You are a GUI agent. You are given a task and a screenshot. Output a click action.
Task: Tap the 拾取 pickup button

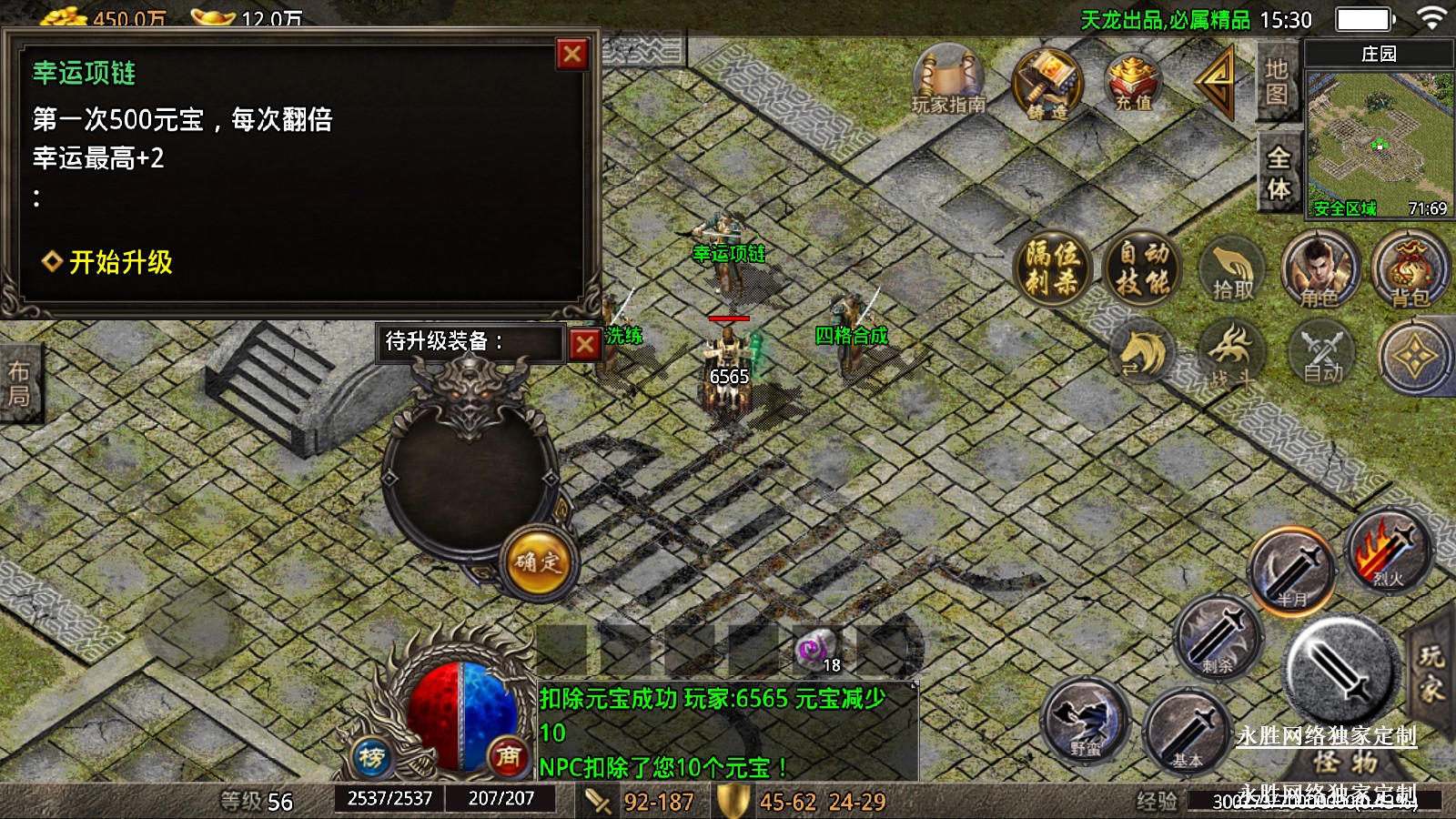[x=1233, y=270]
